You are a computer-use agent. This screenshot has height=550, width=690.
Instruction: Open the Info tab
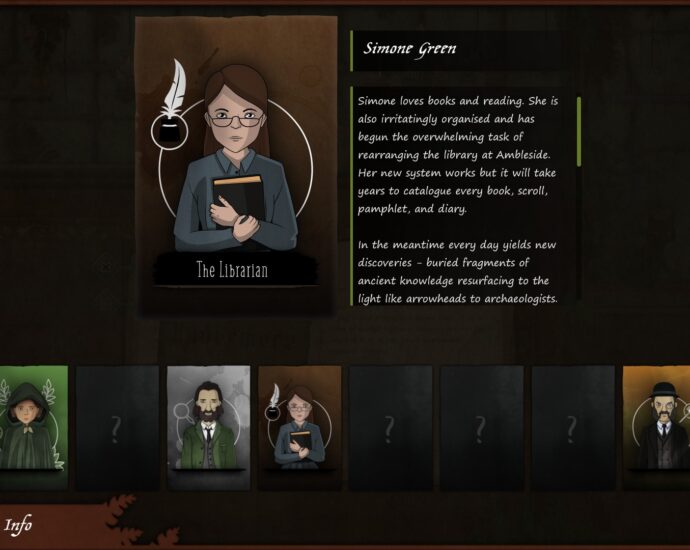[x=19, y=525]
